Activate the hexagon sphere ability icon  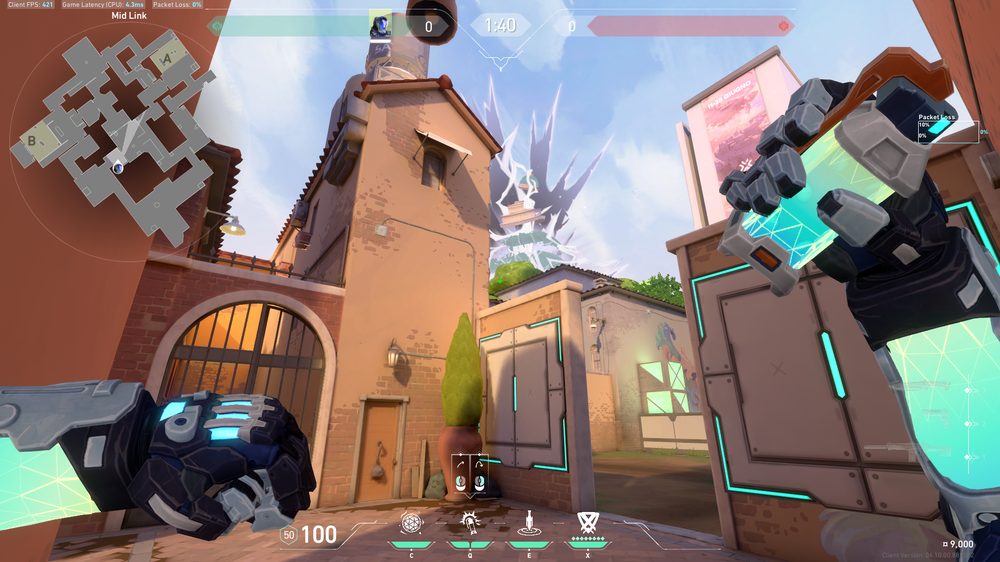pyautogui.click(x=412, y=522)
